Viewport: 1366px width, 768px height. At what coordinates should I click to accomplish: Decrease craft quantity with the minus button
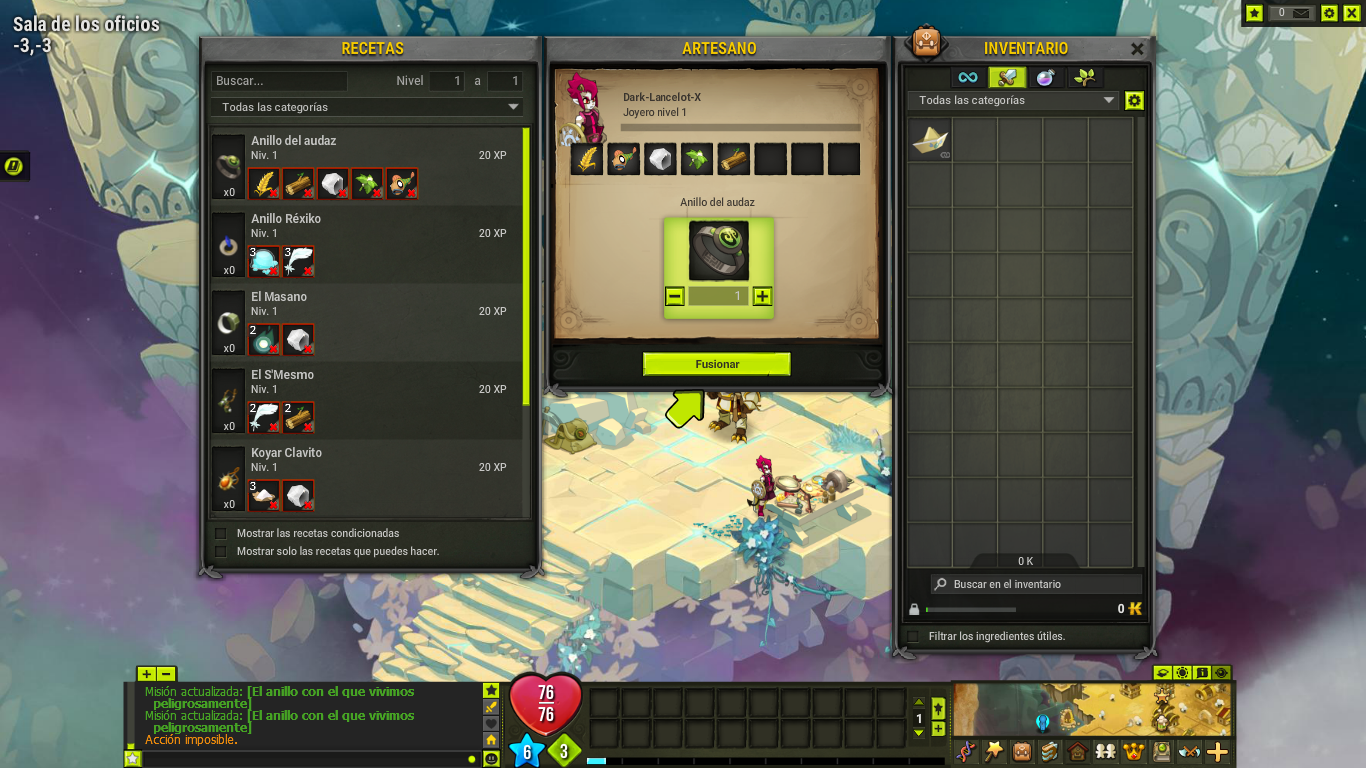[x=675, y=296]
